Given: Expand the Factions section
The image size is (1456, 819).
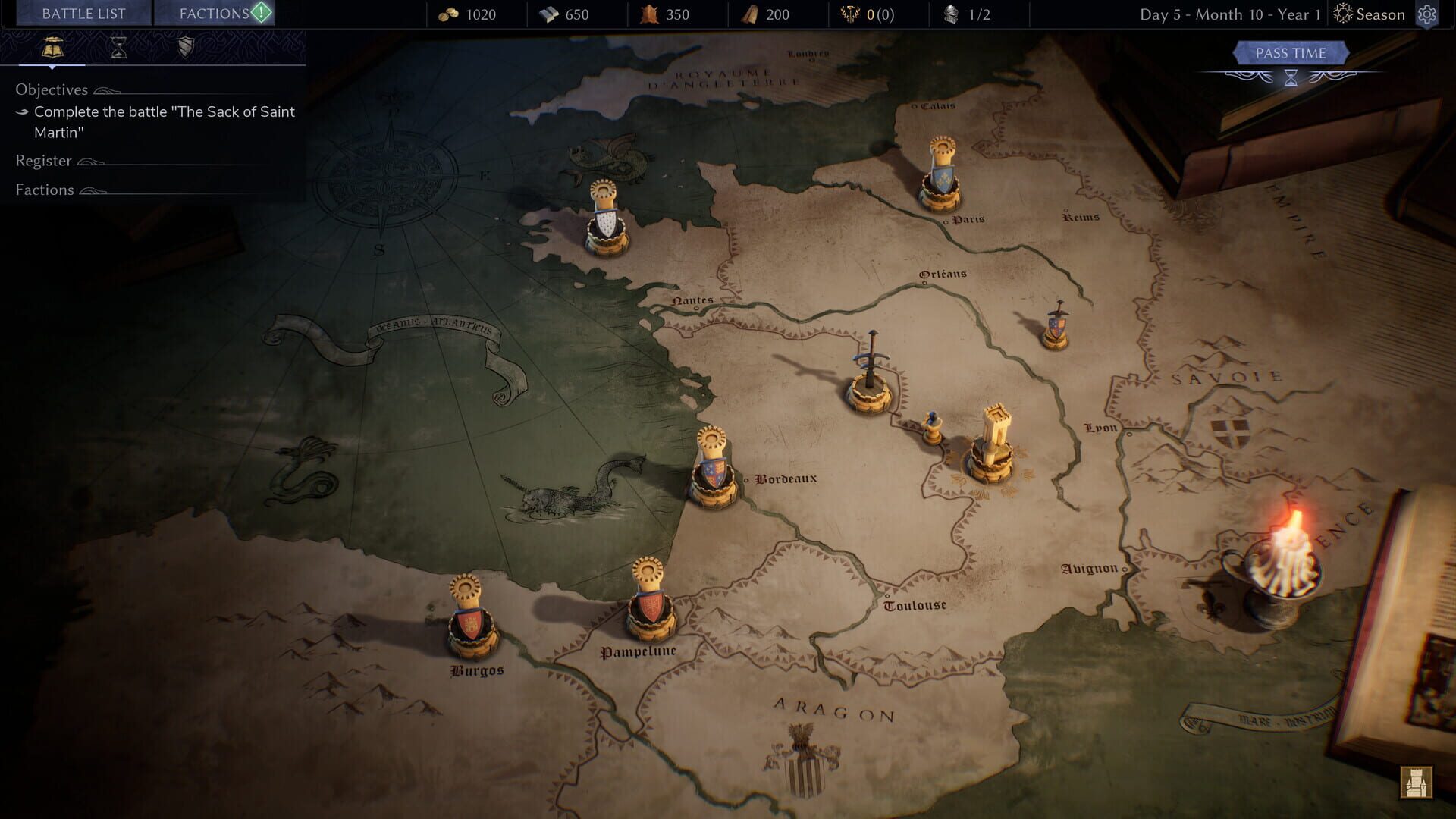Looking at the screenshot, I should click(x=45, y=190).
